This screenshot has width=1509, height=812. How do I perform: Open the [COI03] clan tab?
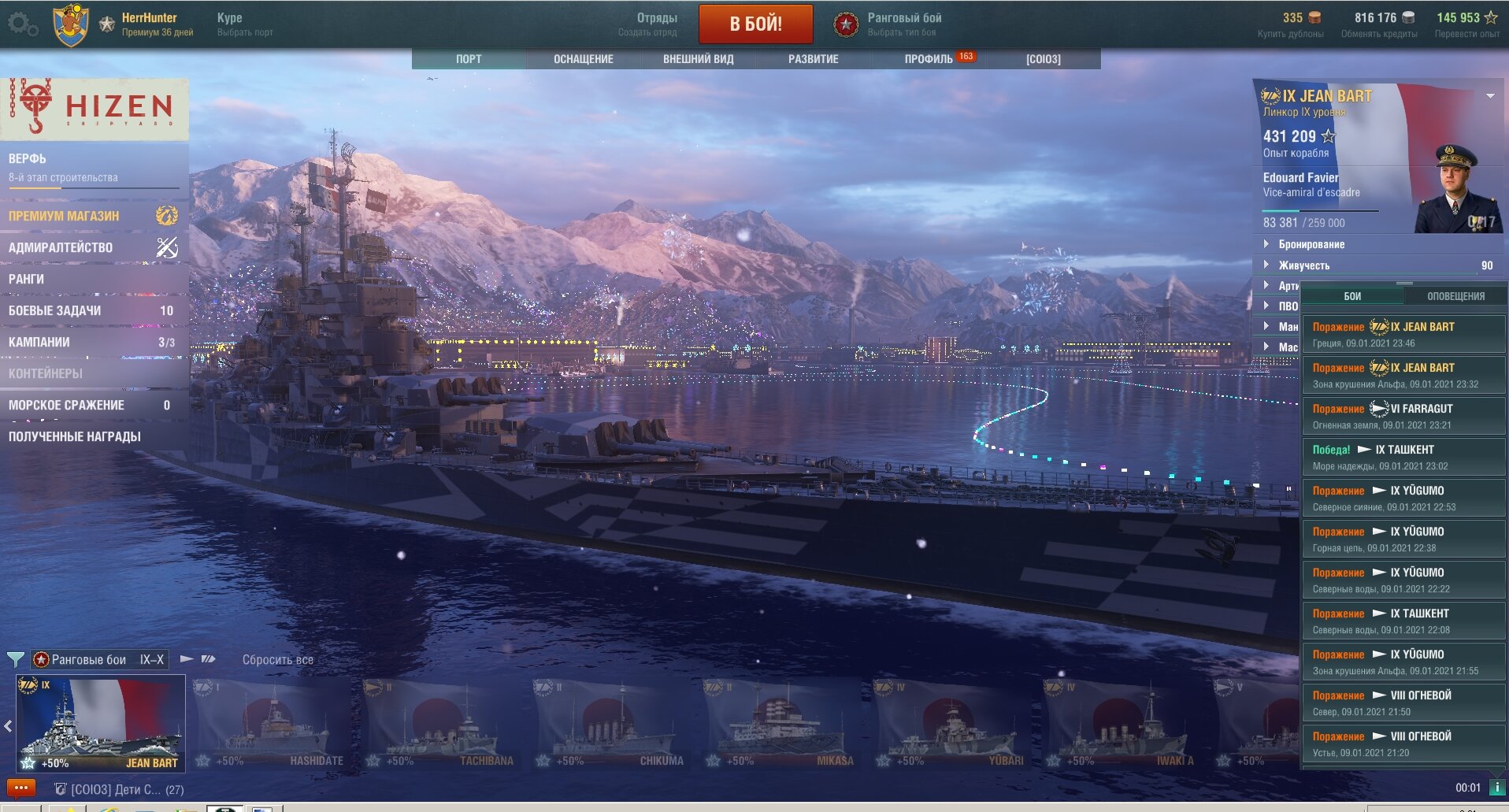click(1043, 59)
